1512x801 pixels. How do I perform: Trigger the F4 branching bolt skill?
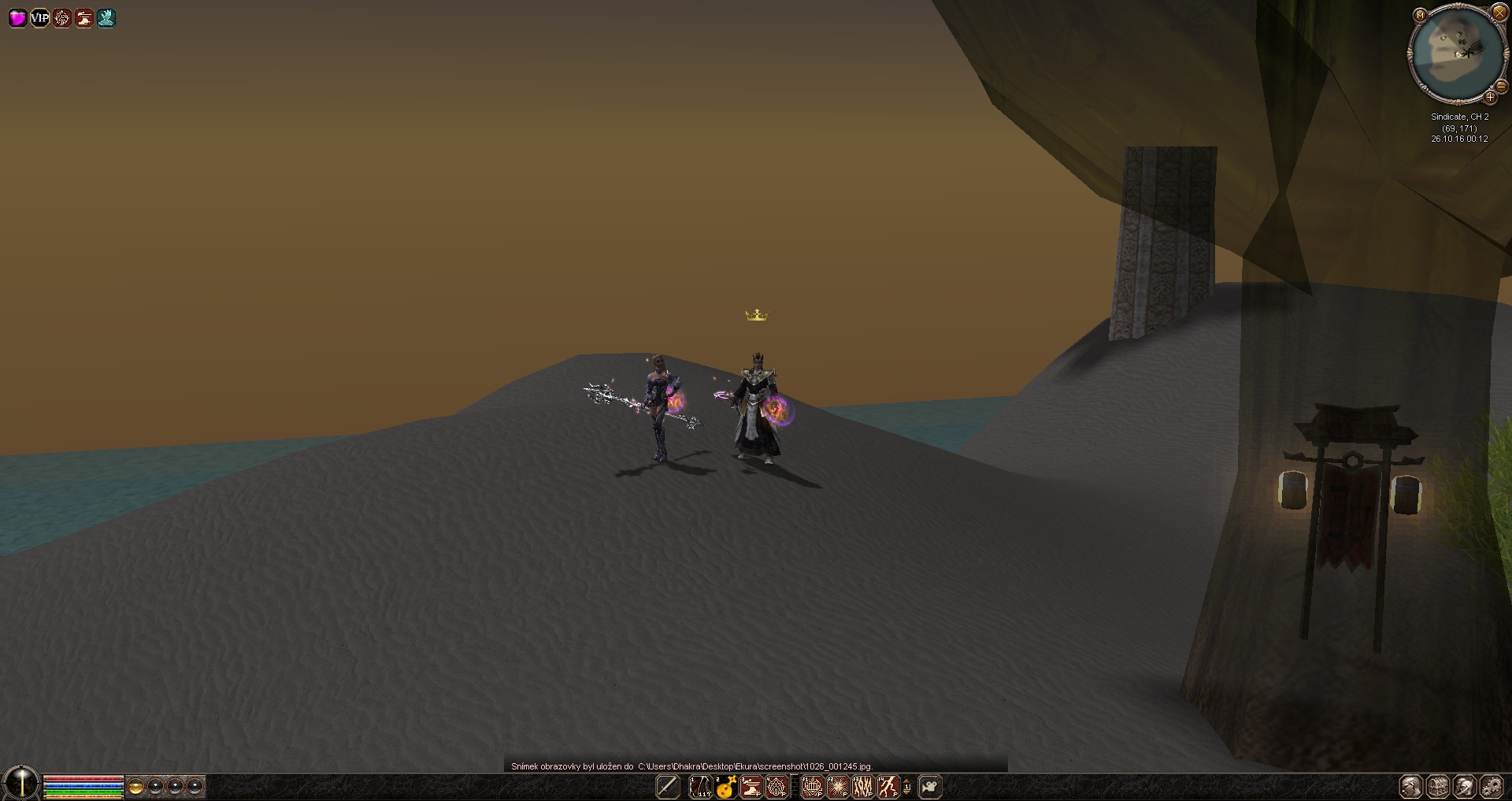pyautogui.click(x=888, y=786)
